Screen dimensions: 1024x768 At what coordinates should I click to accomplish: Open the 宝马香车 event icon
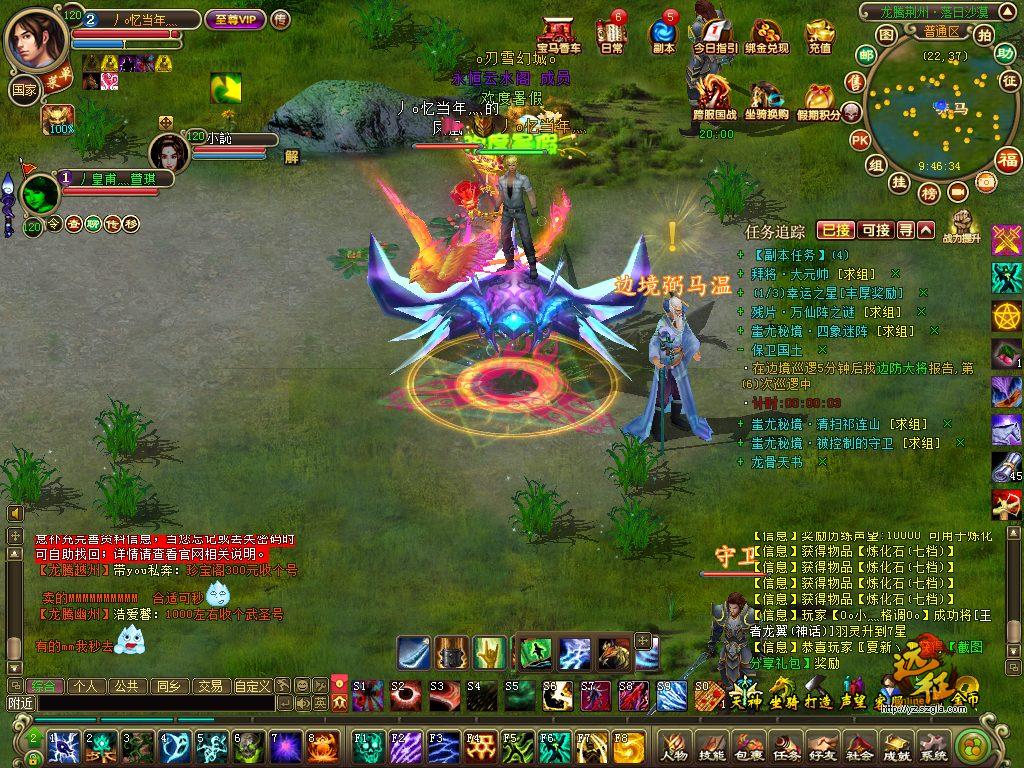click(x=558, y=34)
